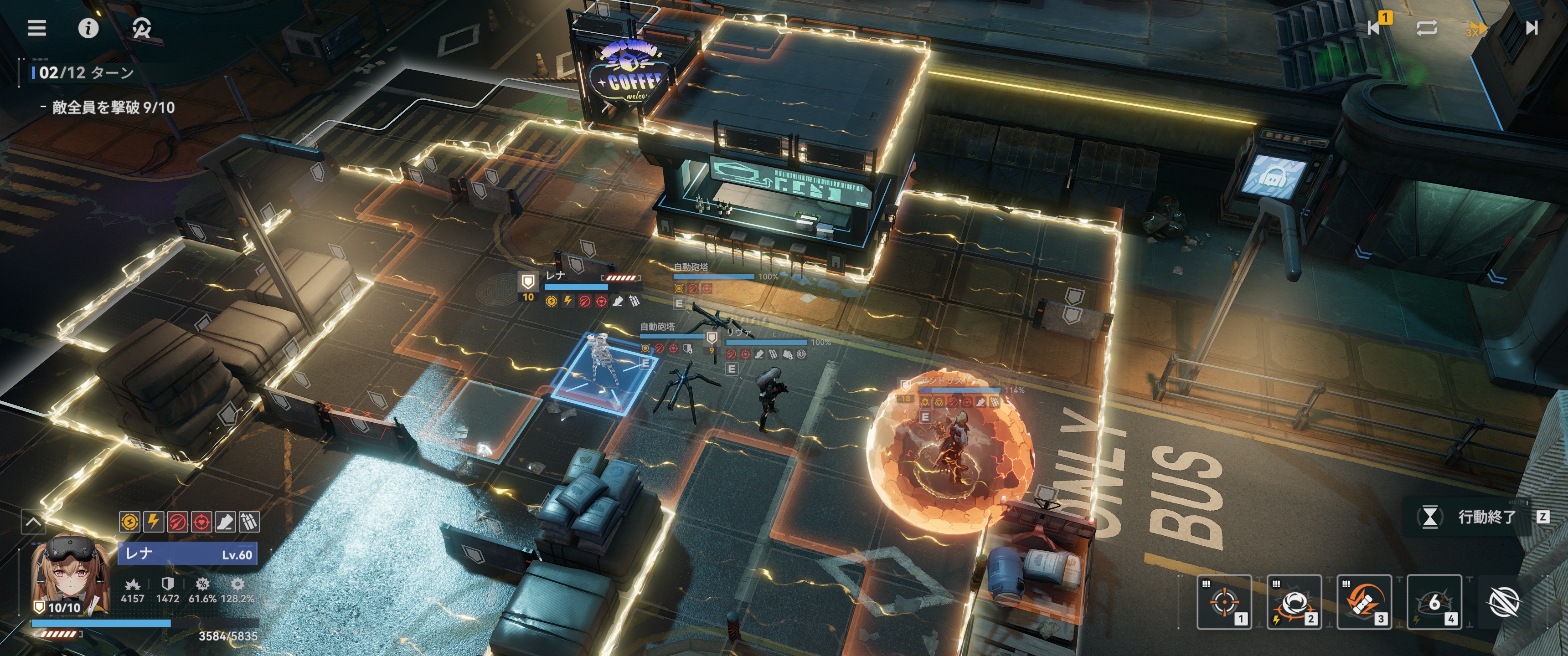Open the battle info panel
Viewport: 1568px width, 656px height.
click(x=88, y=28)
